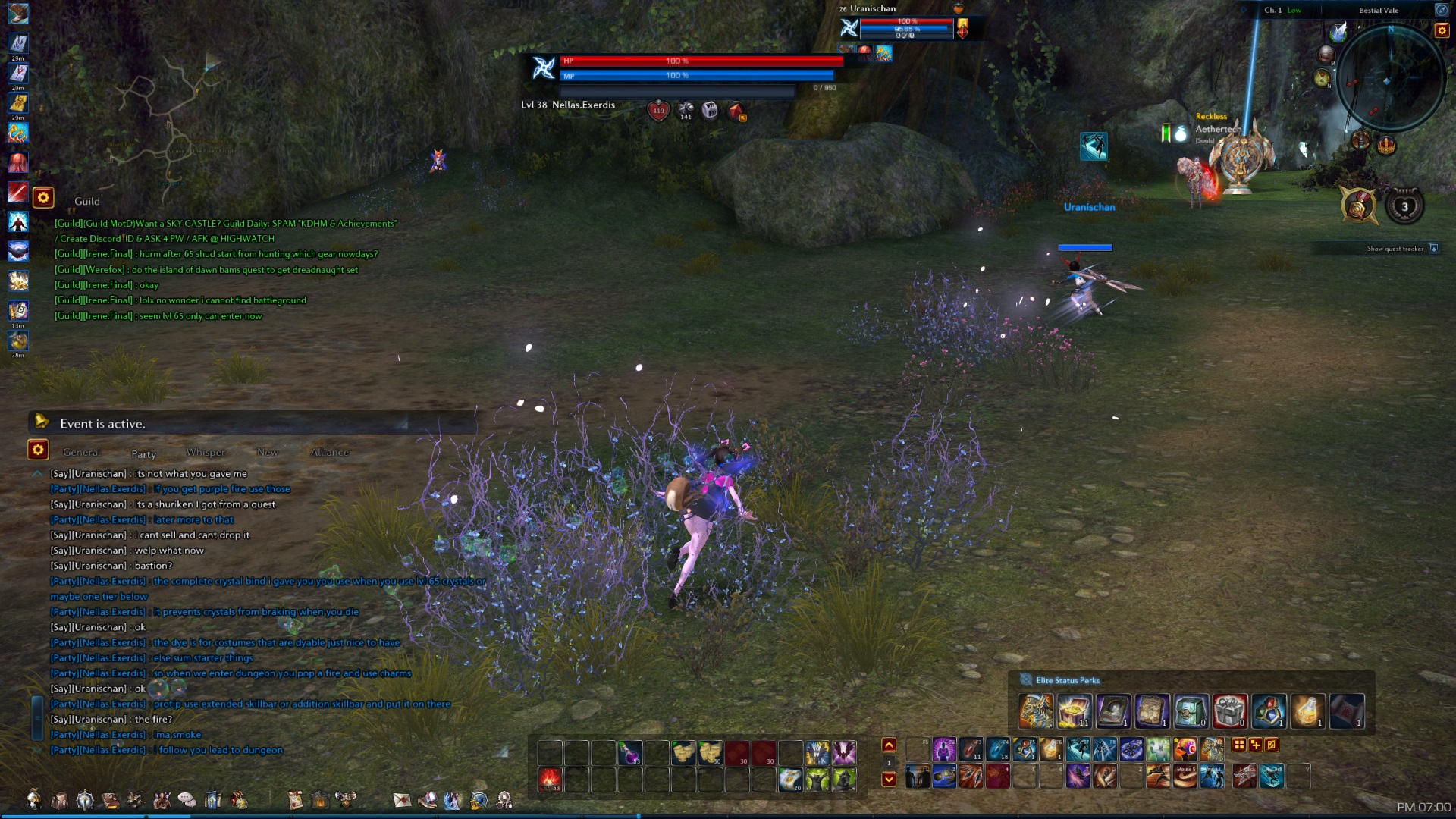Open the helmet character profile icon
The image size is (1456, 819).
33,799
